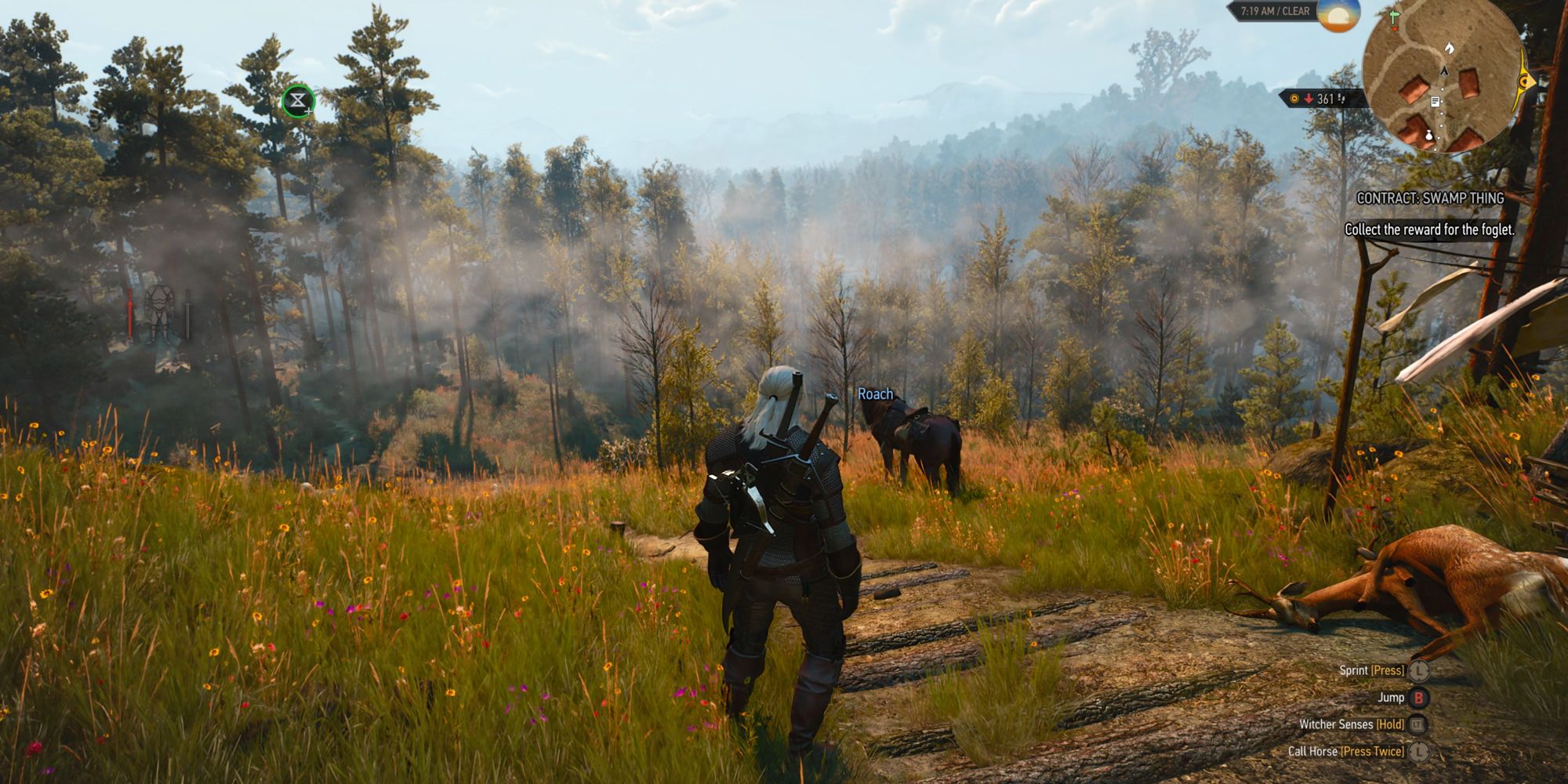The width and height of the screenshot is (1568, 784).
Task: Click the steel sword icon beside the armor indicator
Action: [188, 313]
